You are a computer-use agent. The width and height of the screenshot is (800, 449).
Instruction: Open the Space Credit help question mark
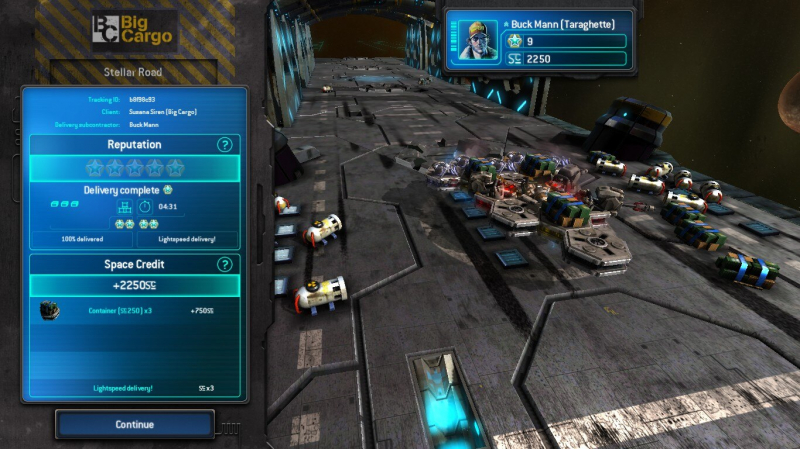[x=225, y=264]
